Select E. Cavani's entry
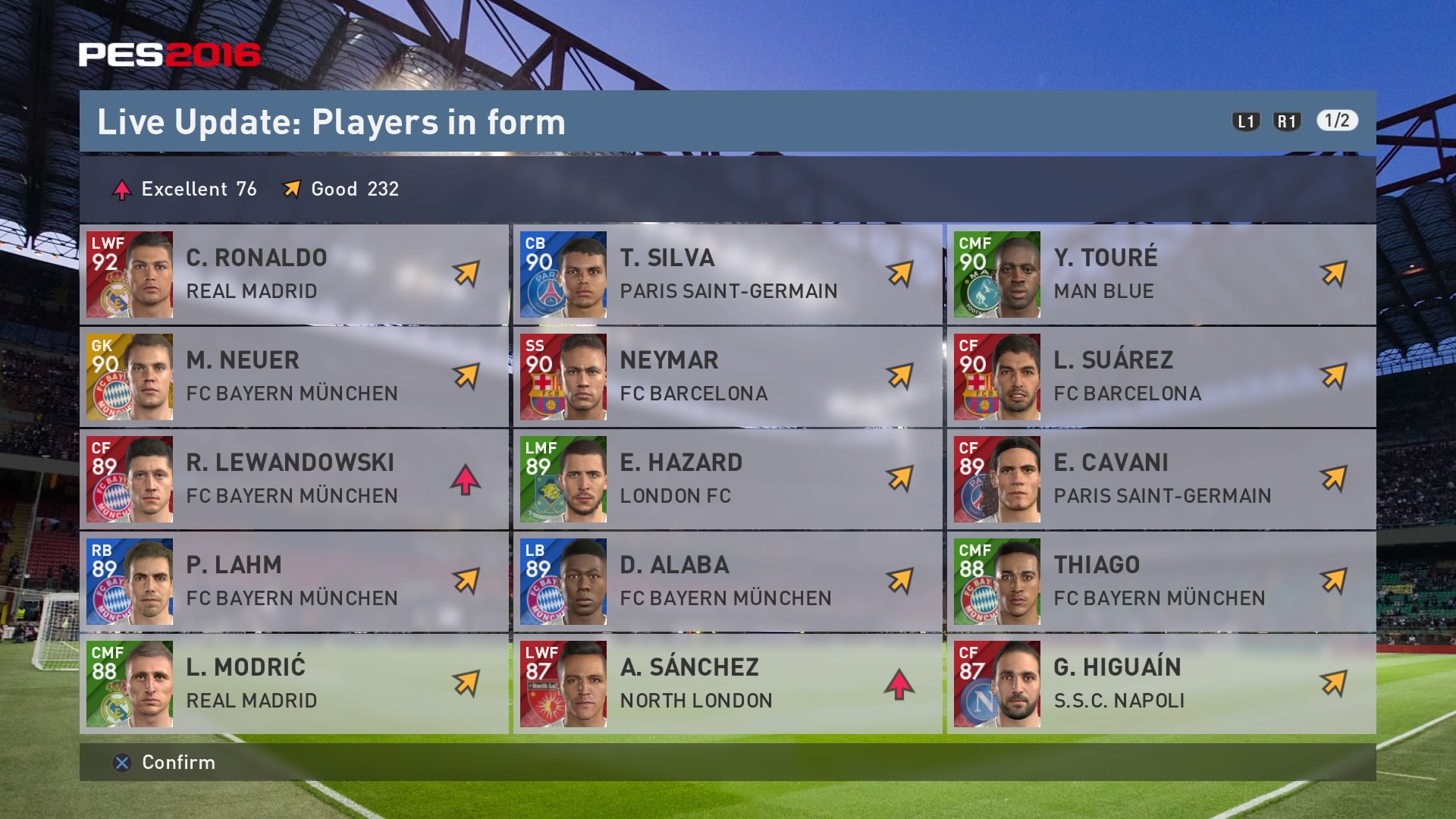 tap(1161, 479)
